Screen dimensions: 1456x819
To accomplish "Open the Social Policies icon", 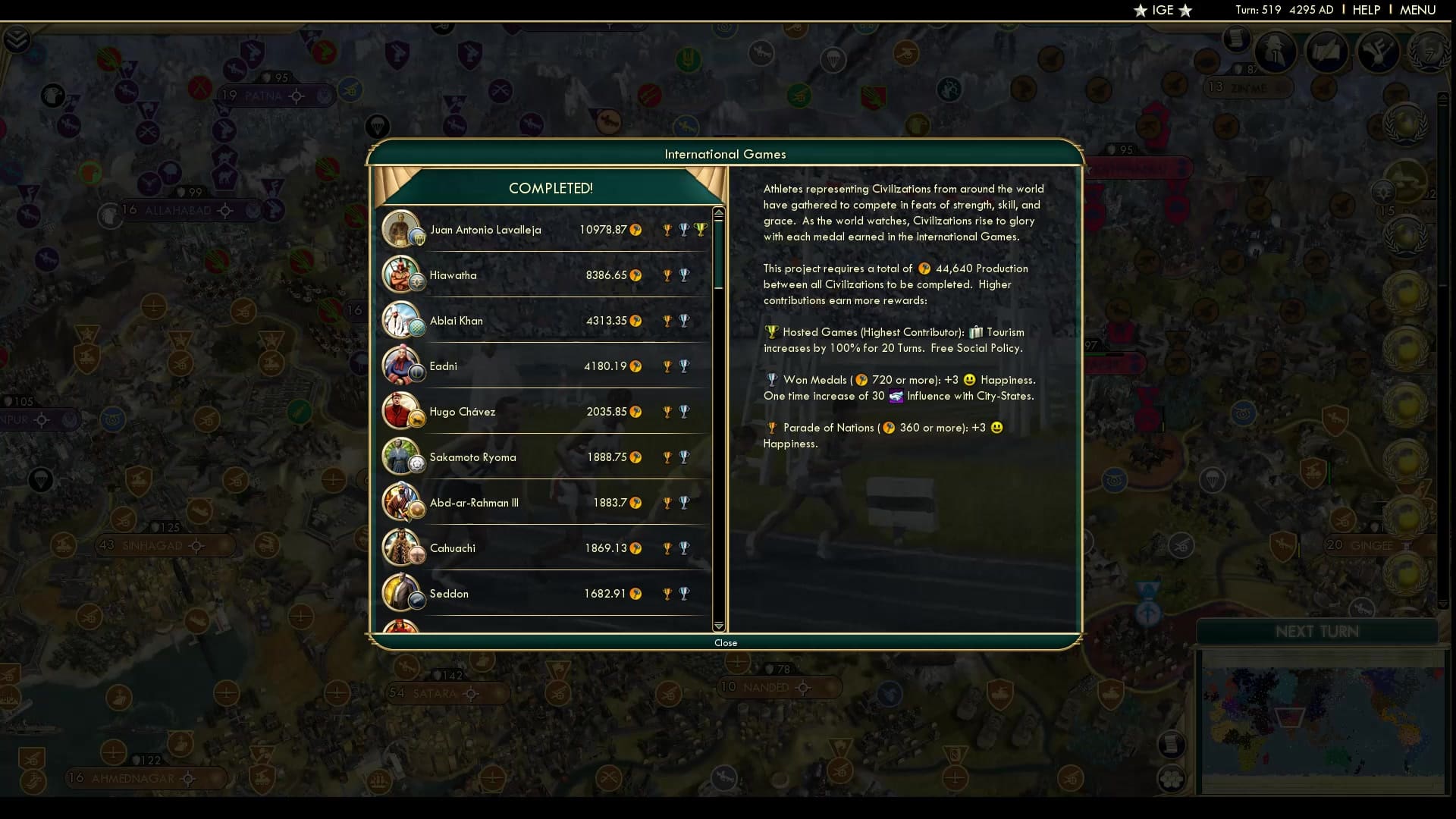I will tap(1376, 52).
